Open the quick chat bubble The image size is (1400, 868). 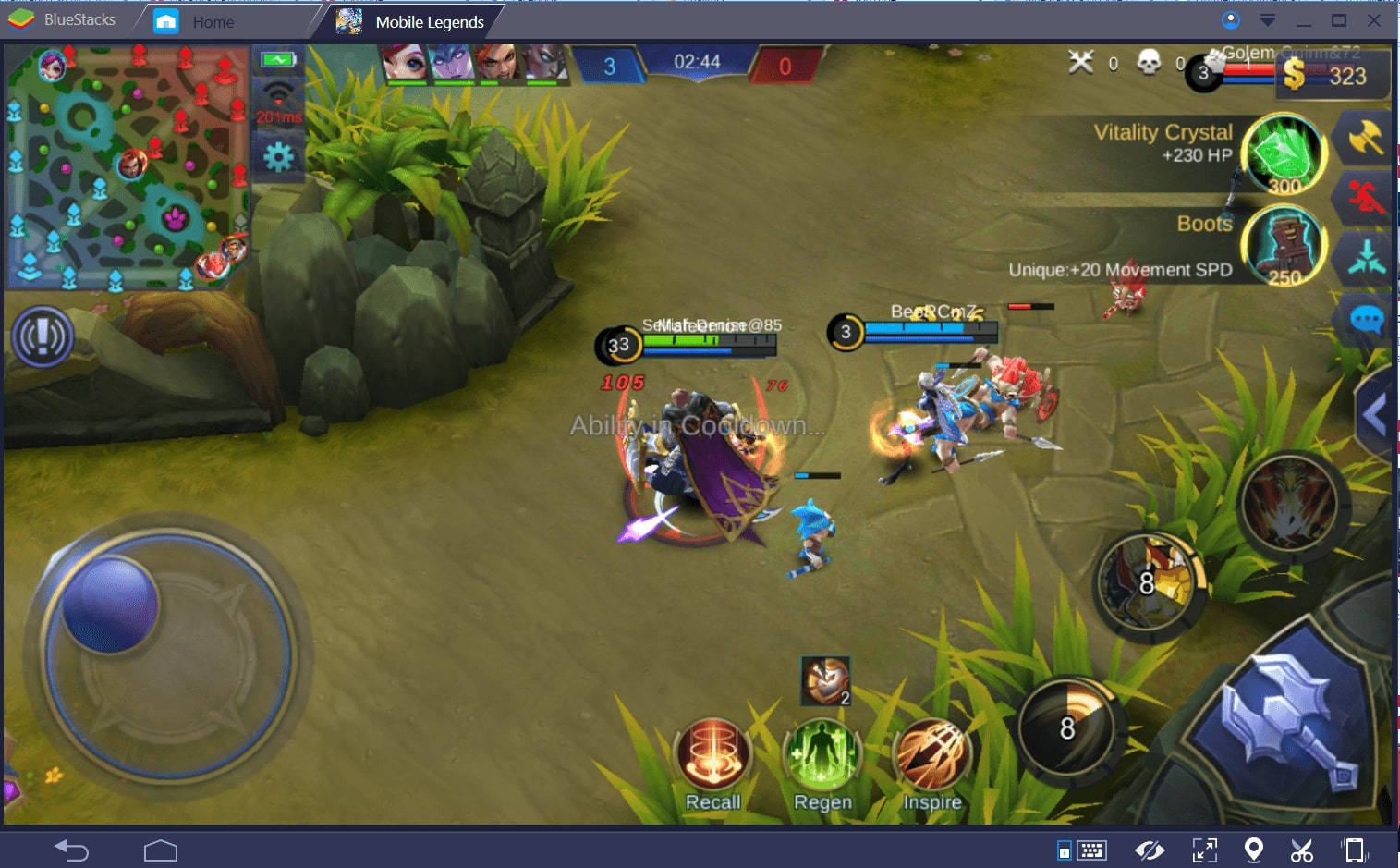click(1367, 321)
